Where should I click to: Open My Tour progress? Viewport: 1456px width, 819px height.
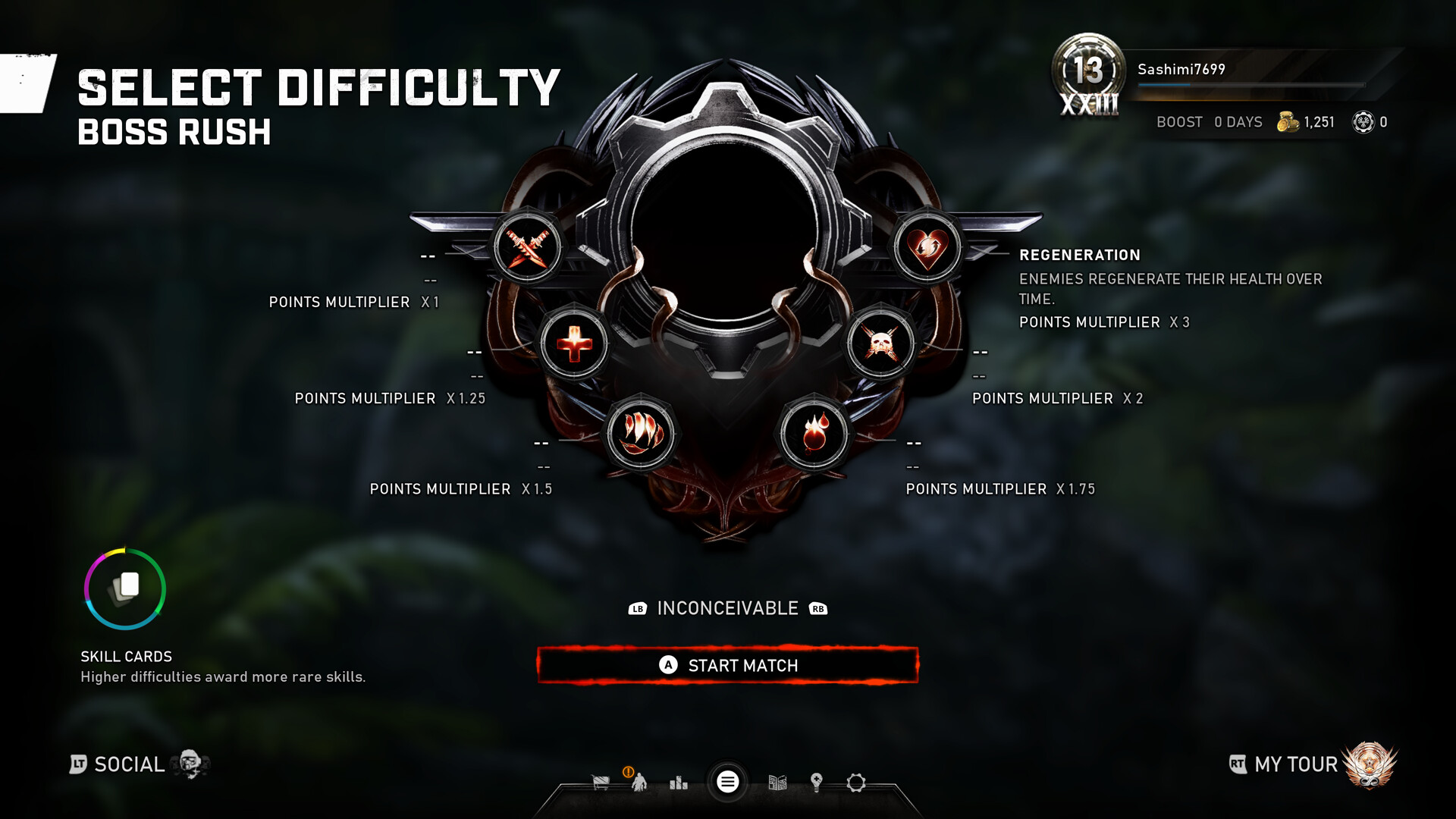[1296, 764]
